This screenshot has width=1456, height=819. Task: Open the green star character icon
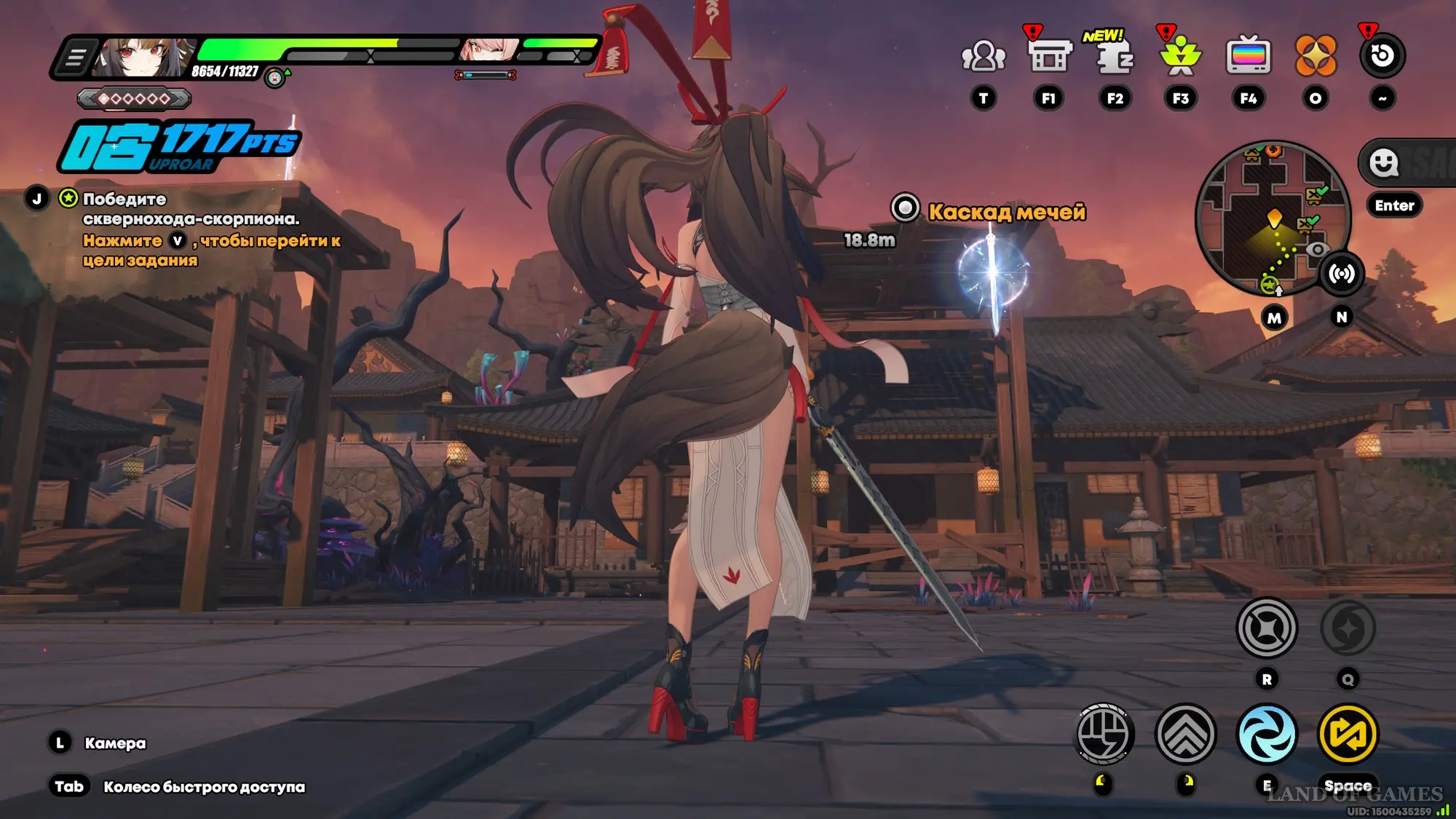pyautogui.click(x=1180, y=56)
